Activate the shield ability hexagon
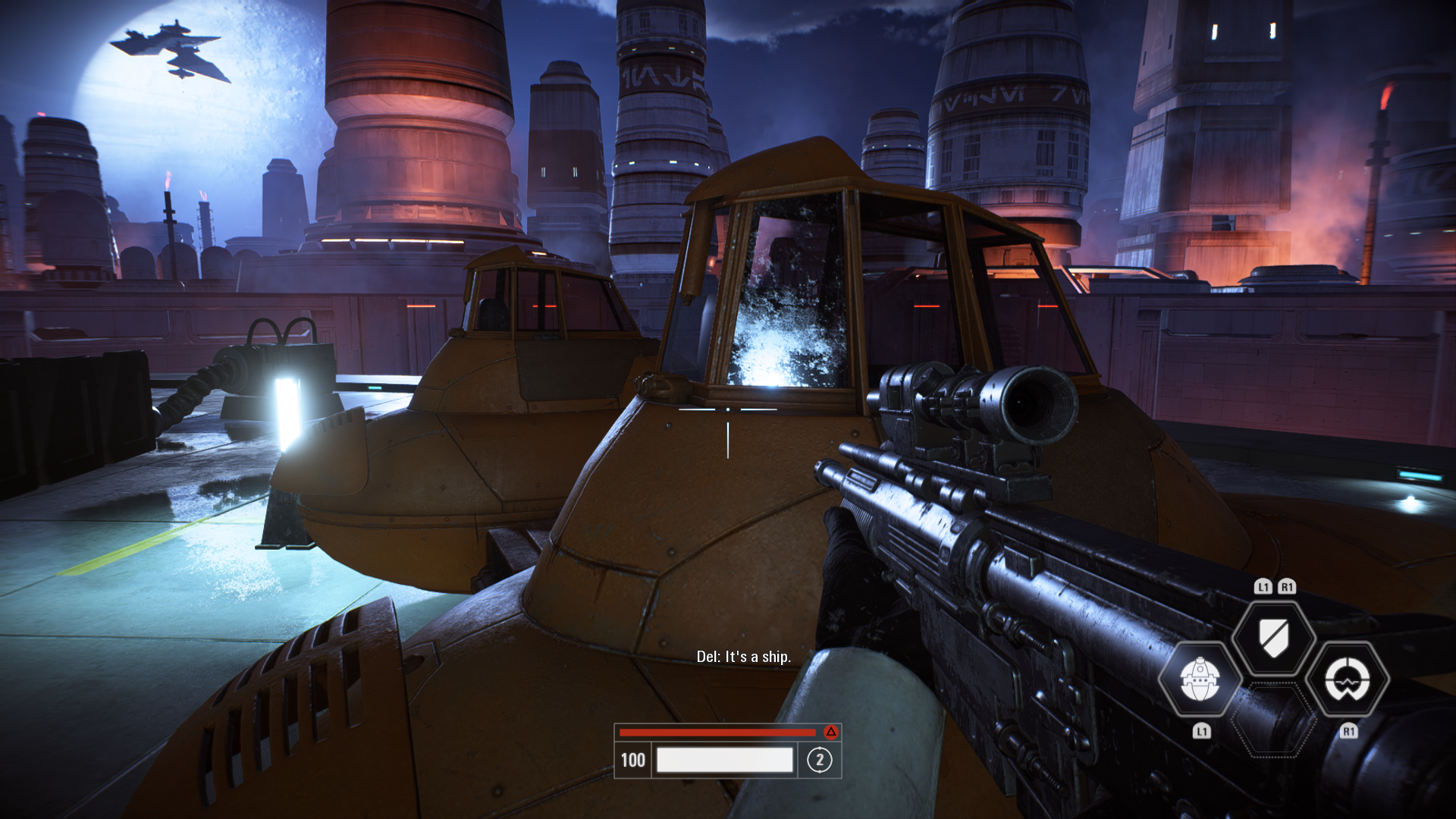This screenshot has width=1456, height=819. tap(1273, 638)
